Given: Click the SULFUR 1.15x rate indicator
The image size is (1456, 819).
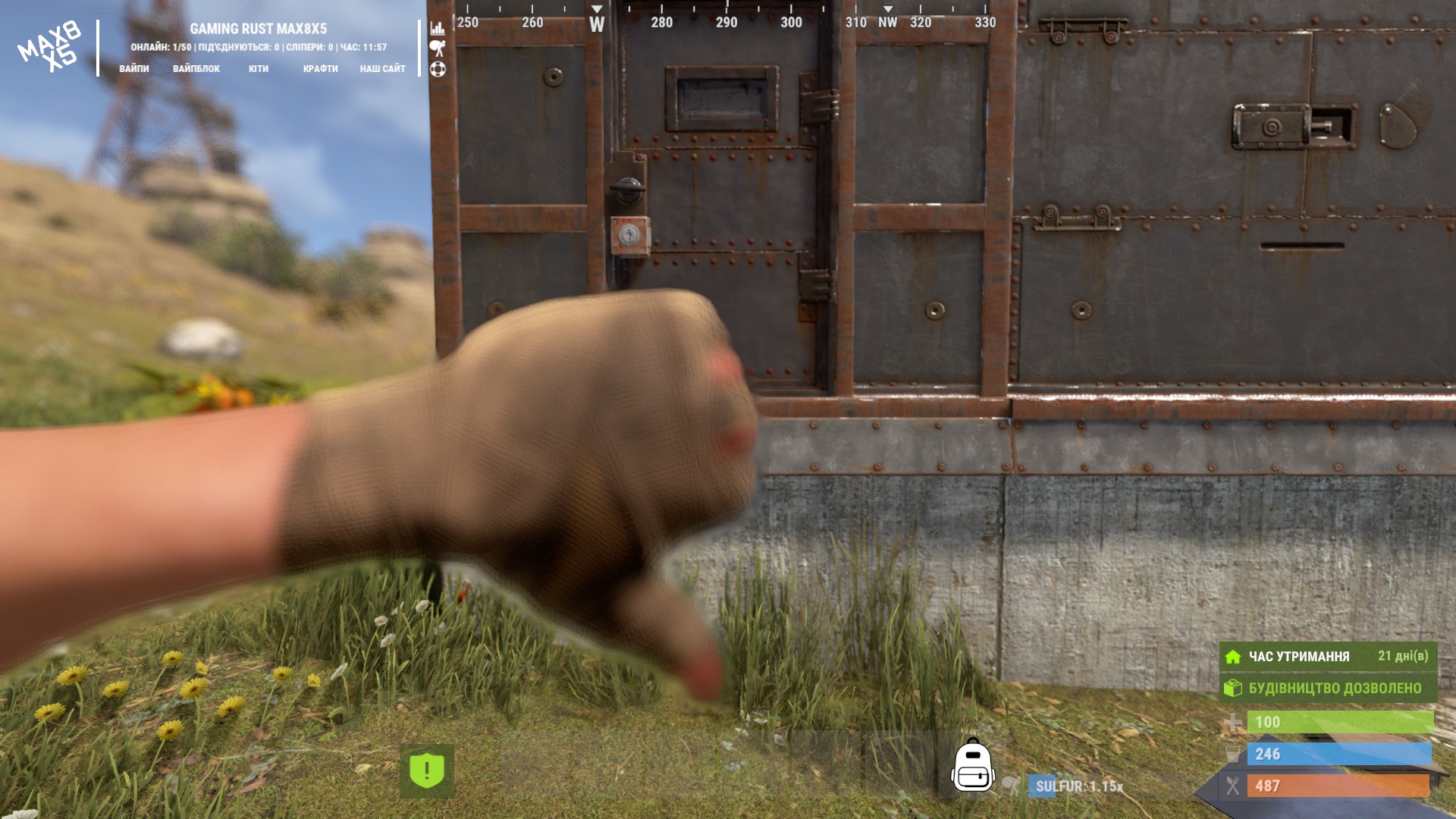Looking at the screenshot, I should [x=1078, y=786].
